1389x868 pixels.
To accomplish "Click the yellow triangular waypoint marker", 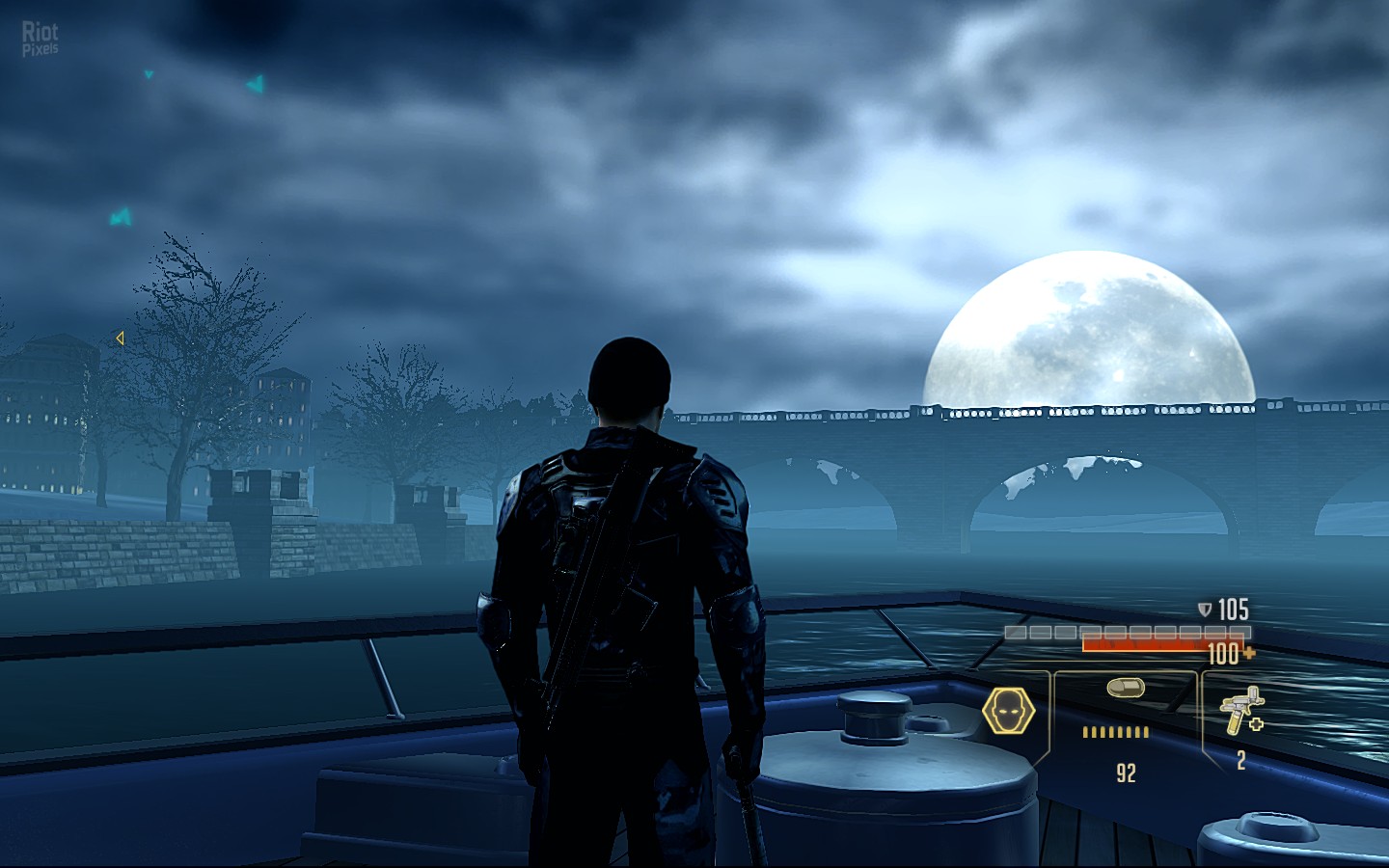I will click(120, 338).
